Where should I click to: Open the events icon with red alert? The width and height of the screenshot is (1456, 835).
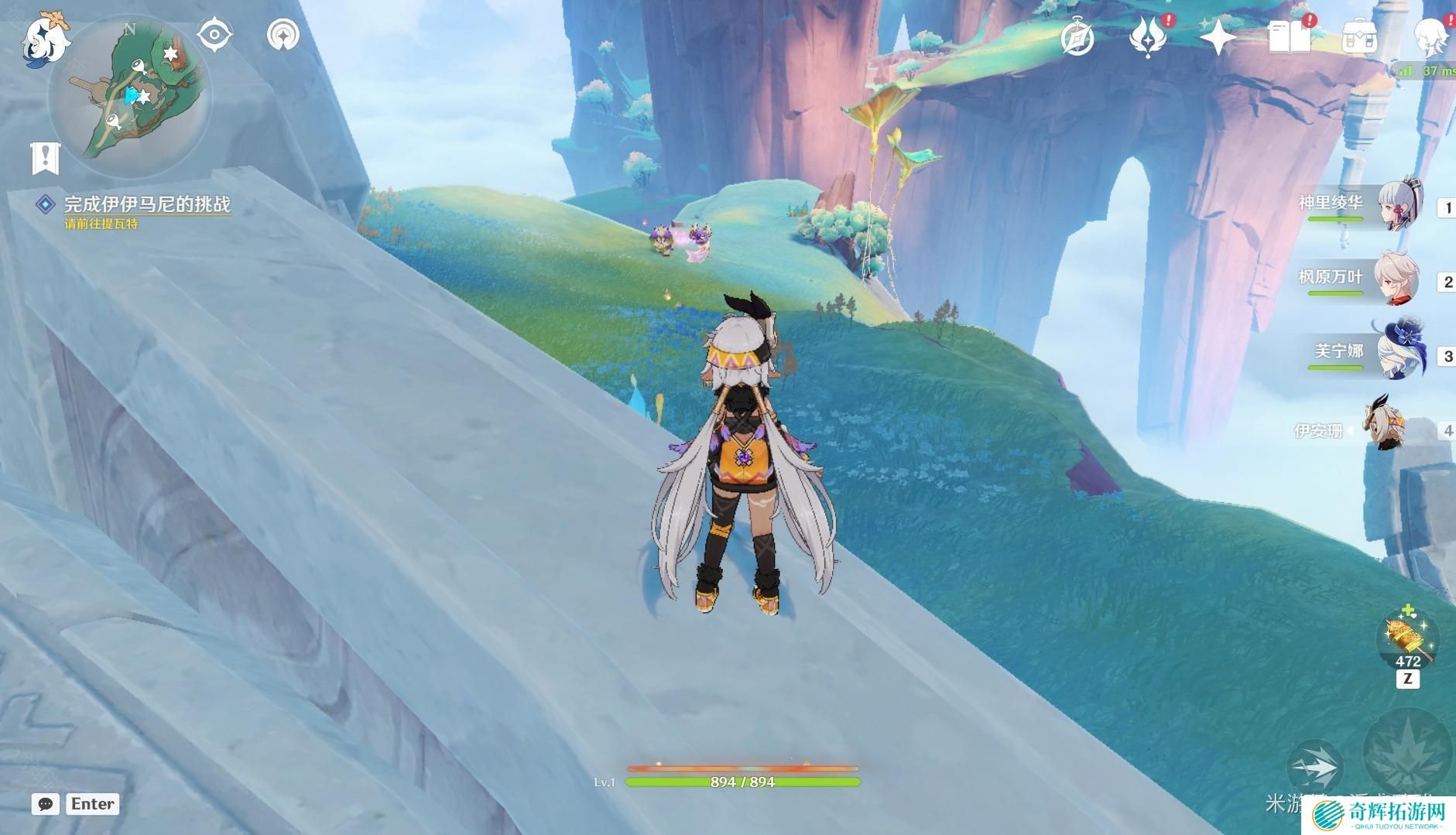pos(1147,37)
